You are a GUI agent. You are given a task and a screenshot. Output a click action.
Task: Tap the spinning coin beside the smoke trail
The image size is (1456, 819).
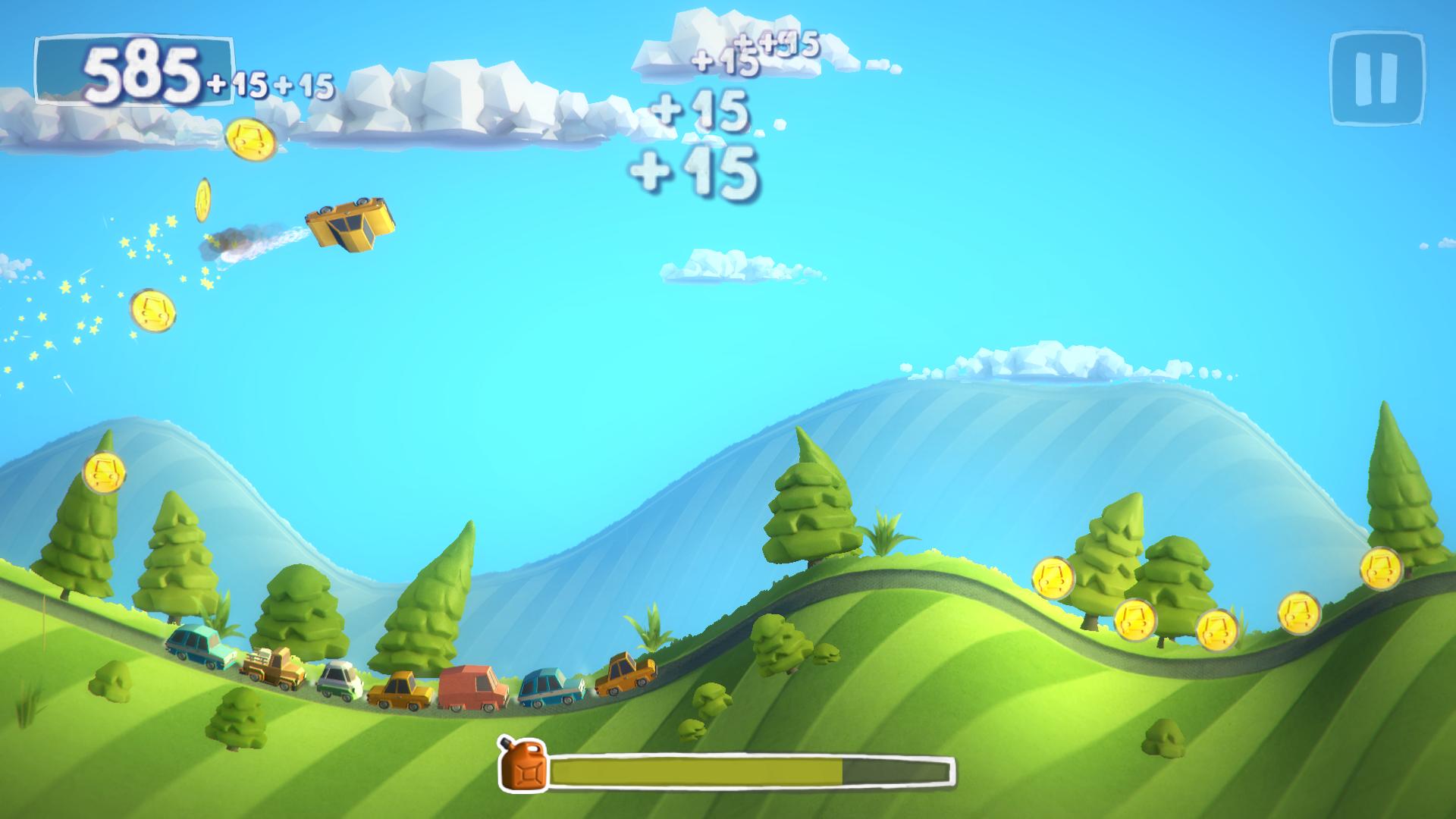click(203, 201)
